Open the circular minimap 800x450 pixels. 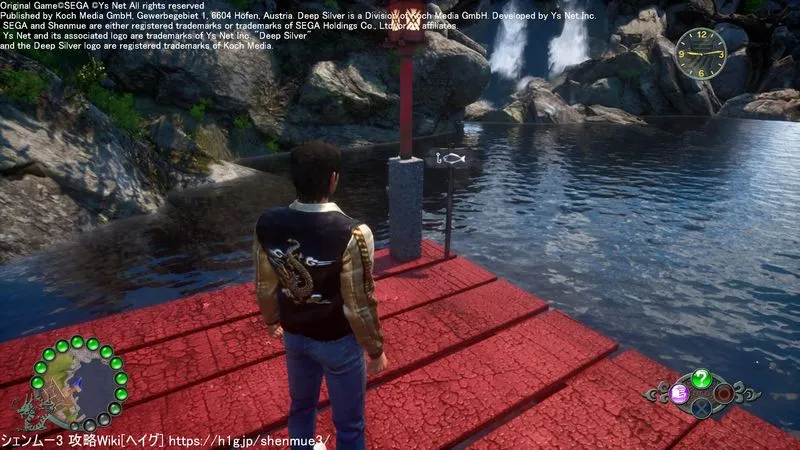tap(79, 384)
